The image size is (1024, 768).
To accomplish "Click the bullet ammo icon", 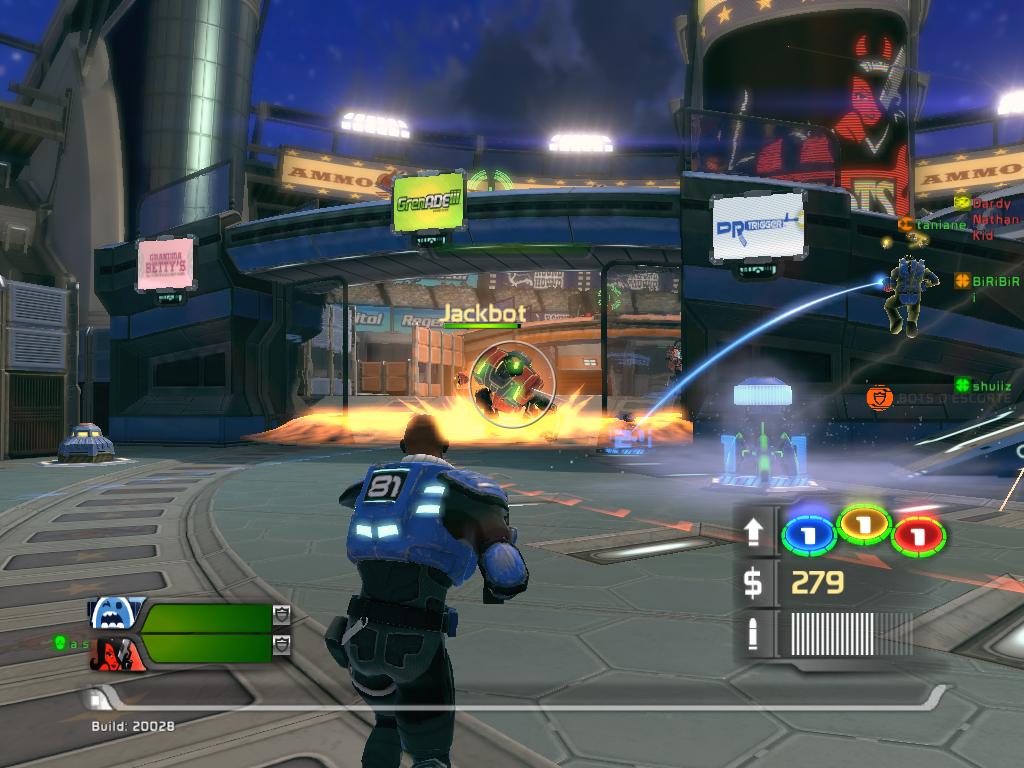I will click(x=754, y=634).
